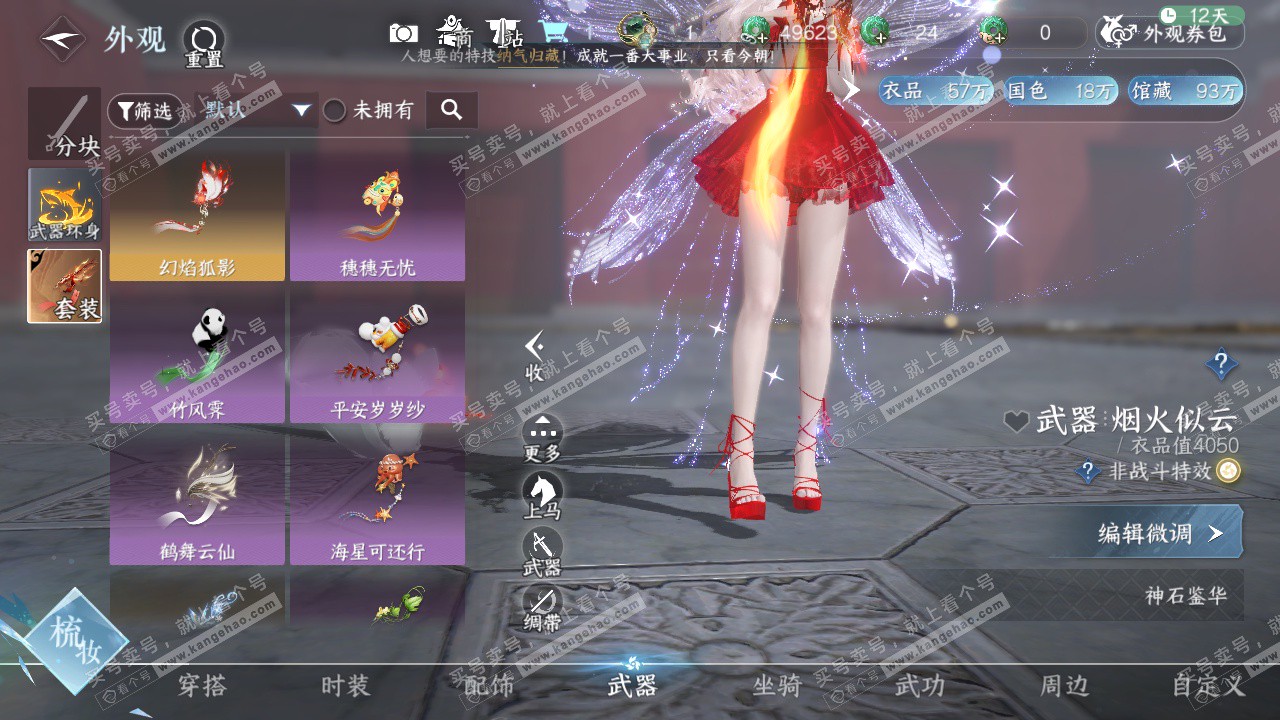Image resolution: width=1280 pixels, height=720 pixels.
Task: Open the magnifier search
Action: [x=451, y=110]
